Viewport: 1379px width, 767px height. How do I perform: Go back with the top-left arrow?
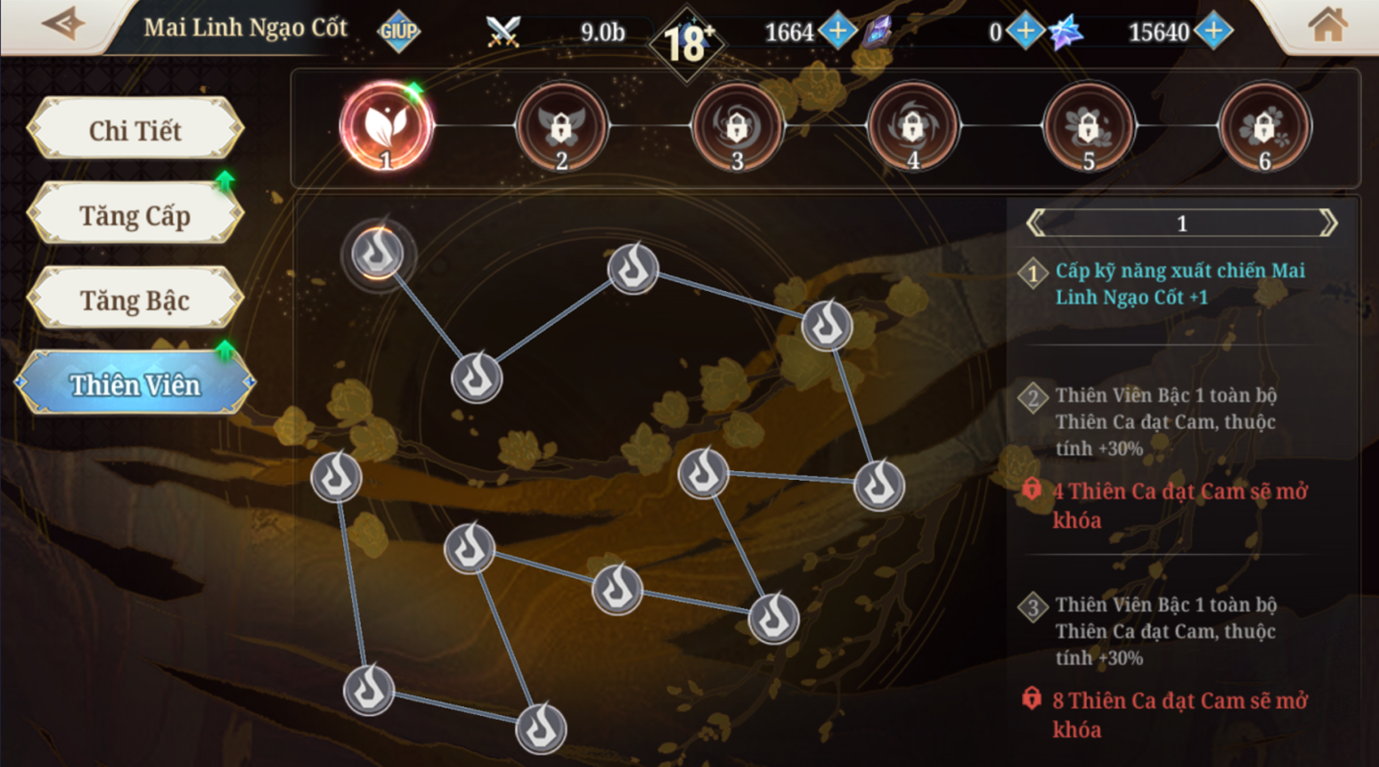(62, 24)
